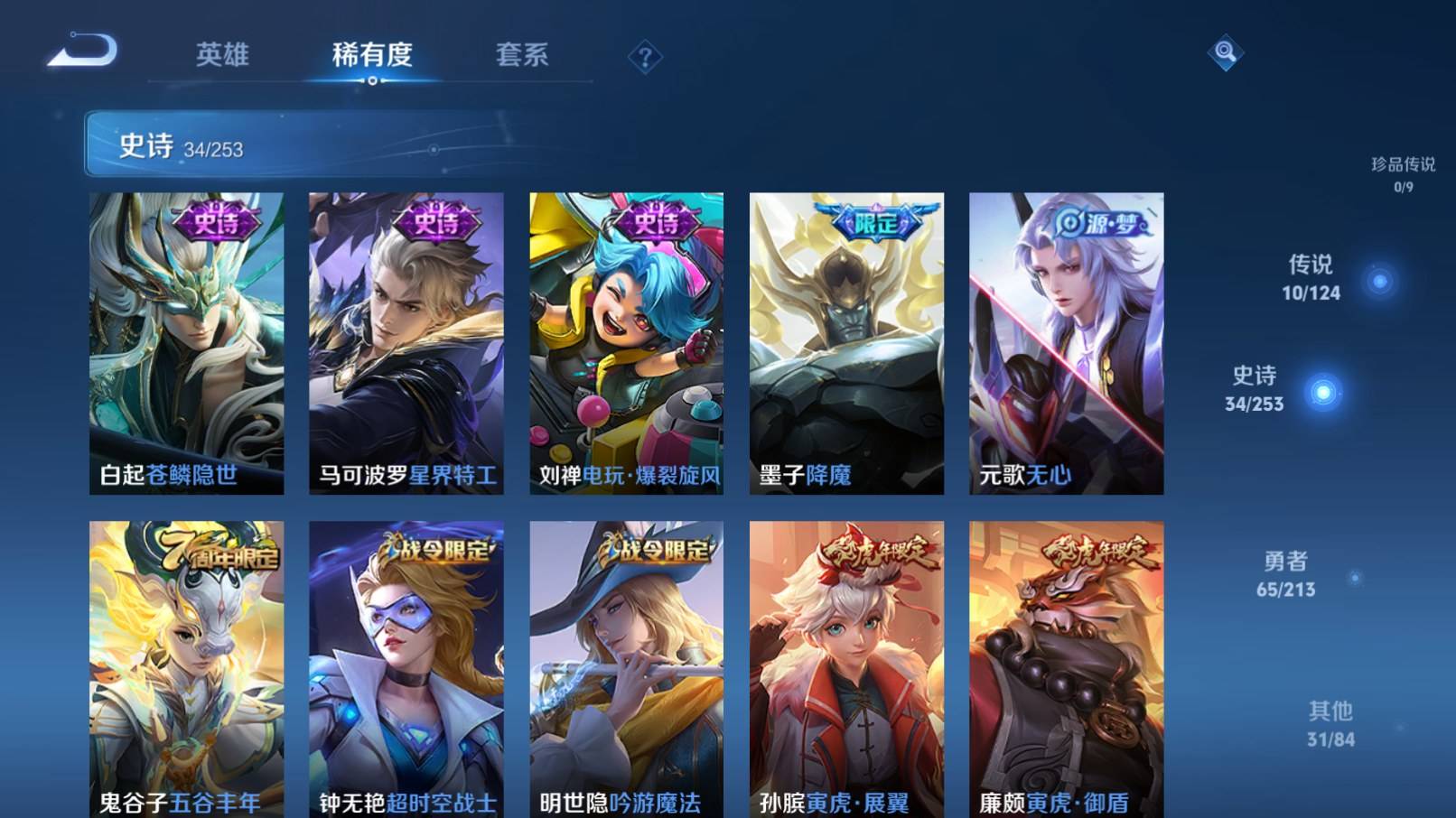Click the 珍品传说 0/9 entry in the sidebar
1456x818 pixels.
1405,171
